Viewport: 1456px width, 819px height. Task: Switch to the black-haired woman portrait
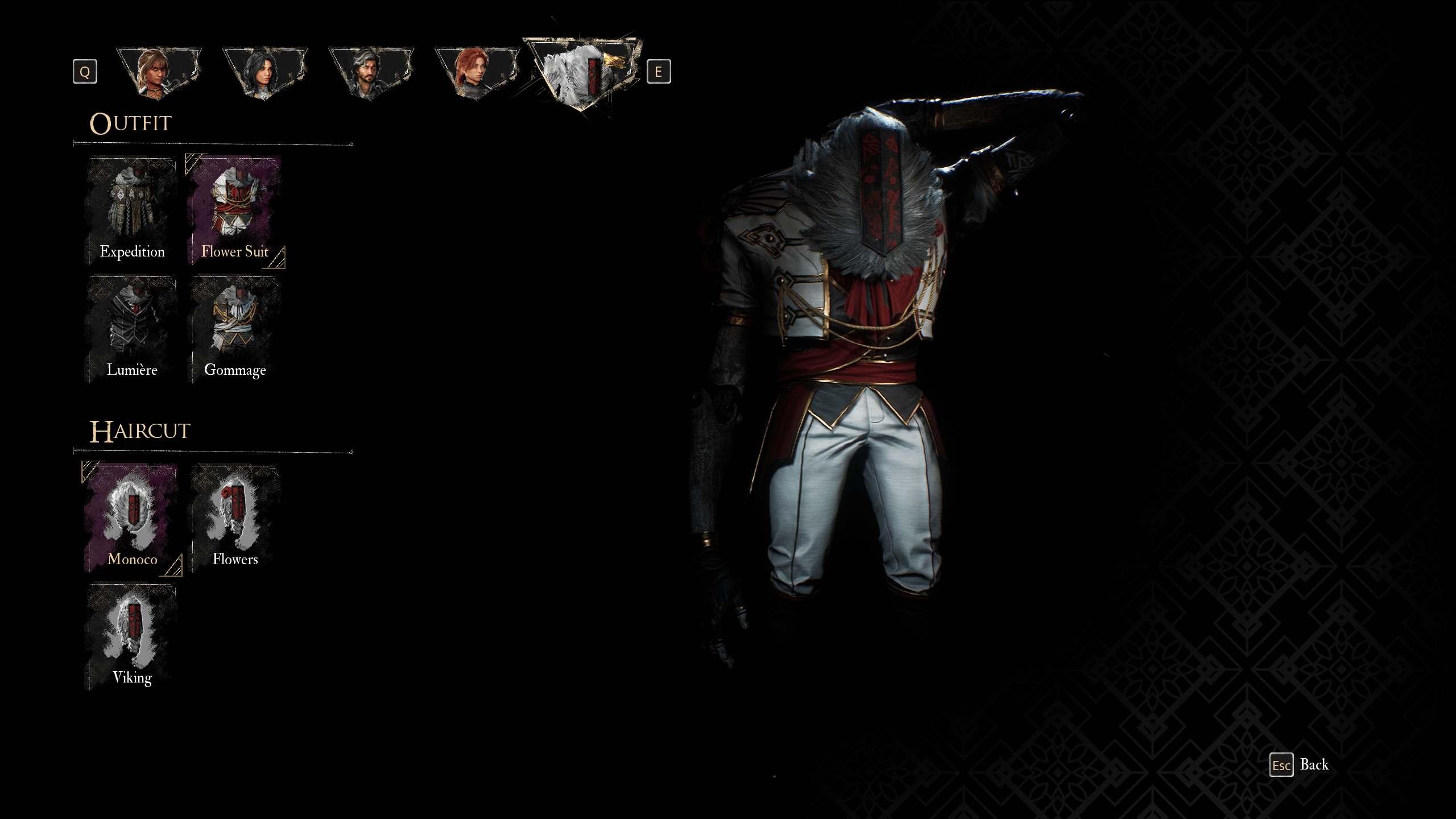coord(264,72)
